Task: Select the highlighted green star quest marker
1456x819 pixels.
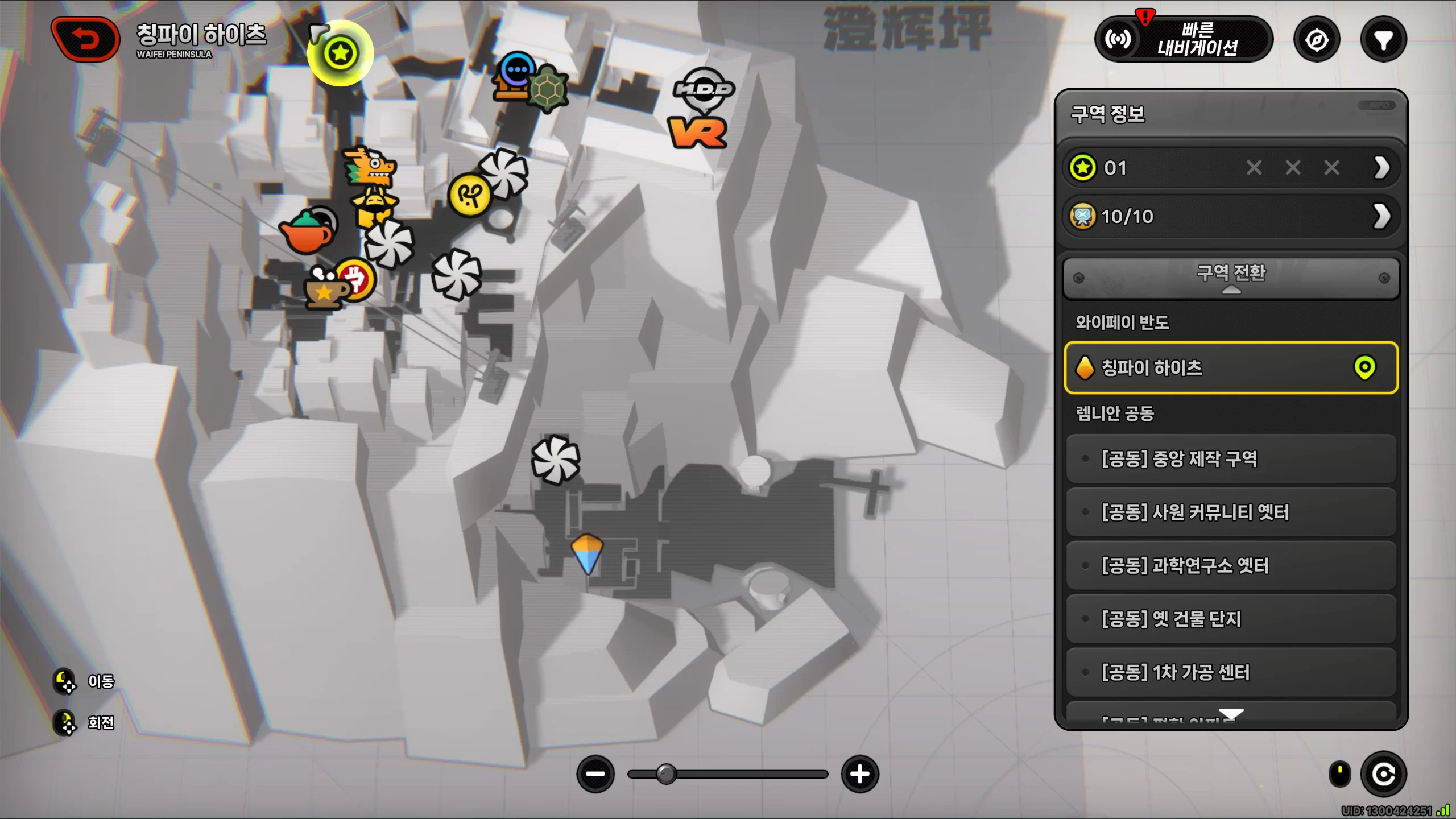Action: click(340, 53)
